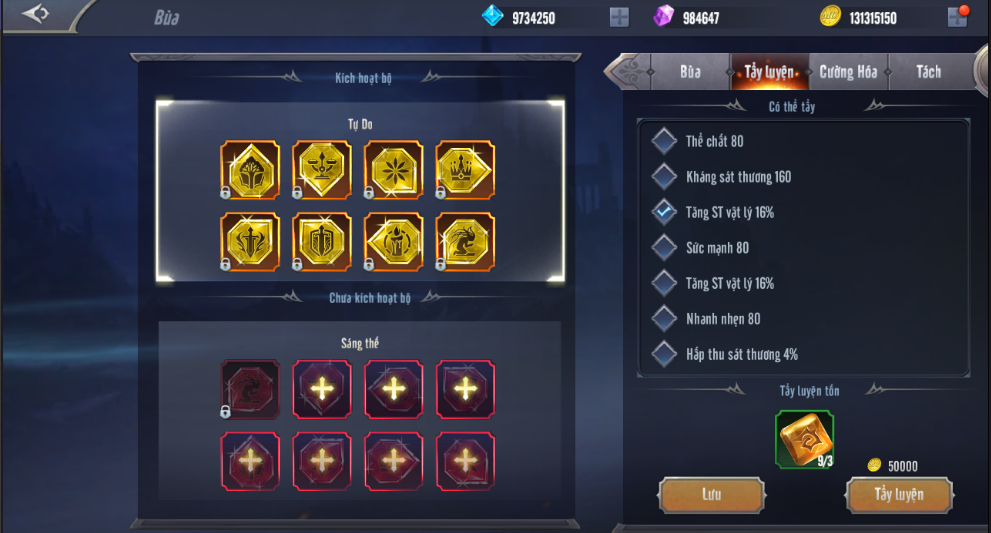Image resolution: width=991 pixels, height=533 pixels.
Task: Go back using the top-left arrow
Action: pos(36,14)
